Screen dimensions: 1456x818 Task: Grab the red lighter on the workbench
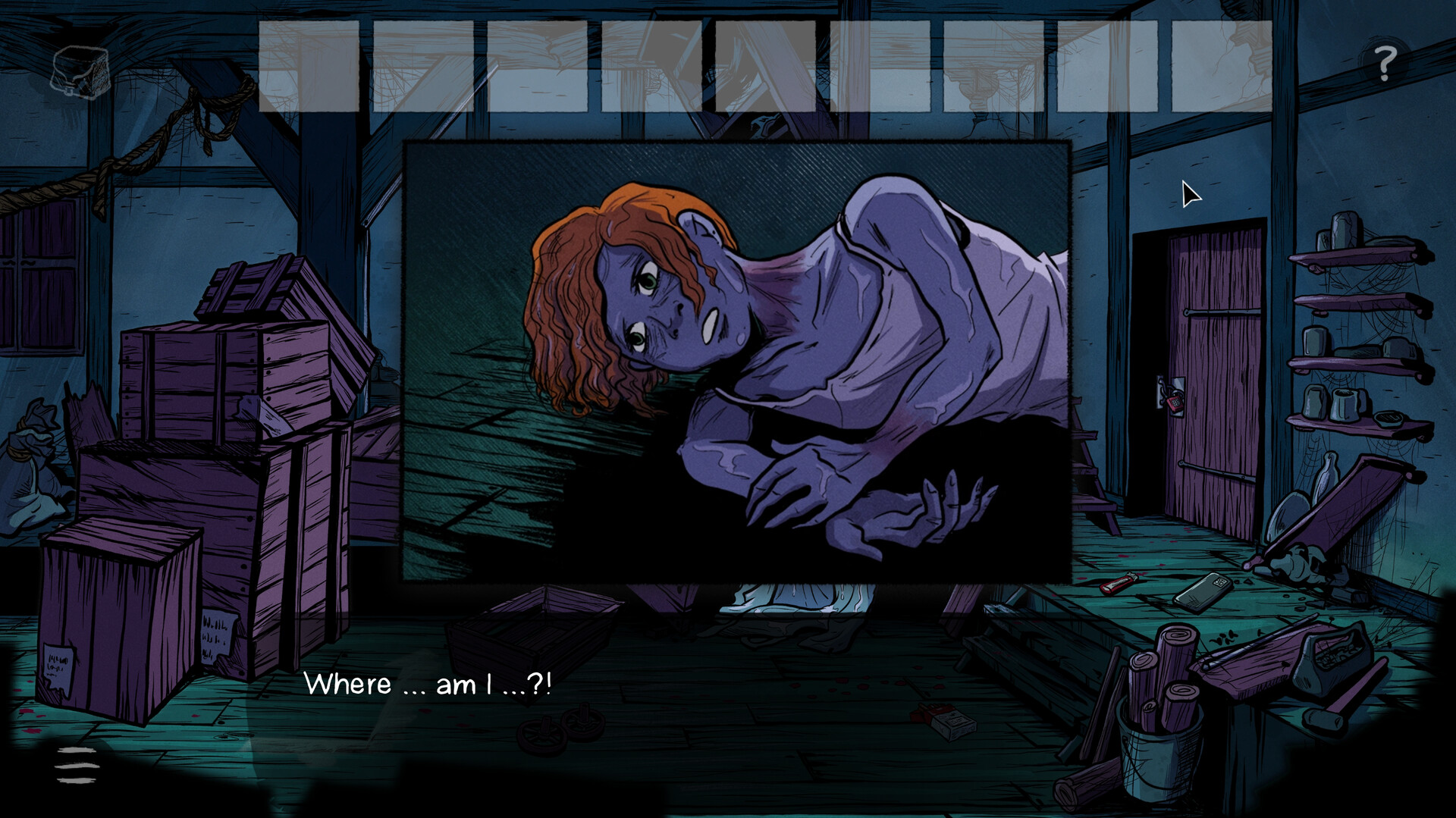pyautogui.click(x=1120, y=581)
